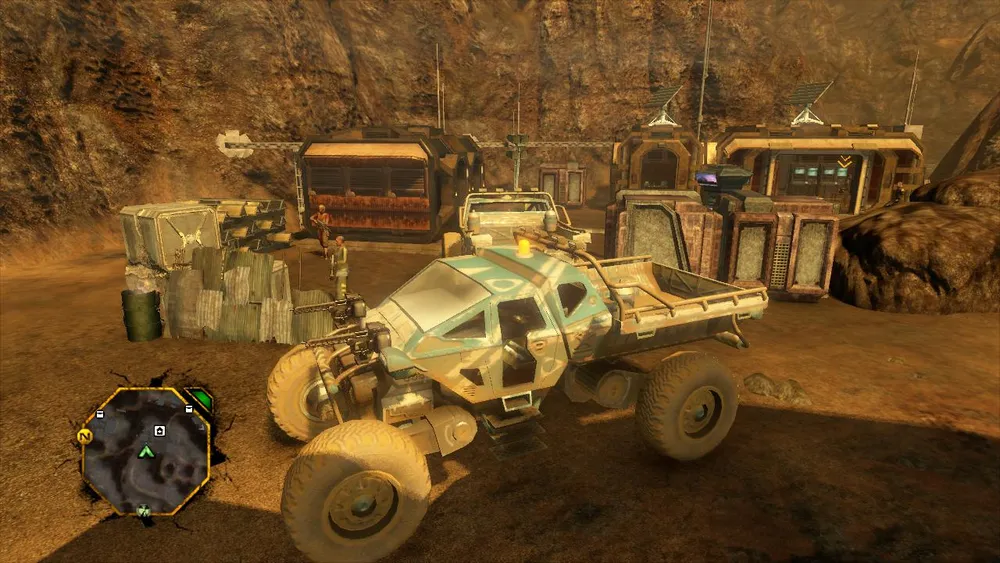Screen dimensions: 1000x563
Task: Click the green player arrow on minimap
Action: pyautogui.click(x=146, y=452)
